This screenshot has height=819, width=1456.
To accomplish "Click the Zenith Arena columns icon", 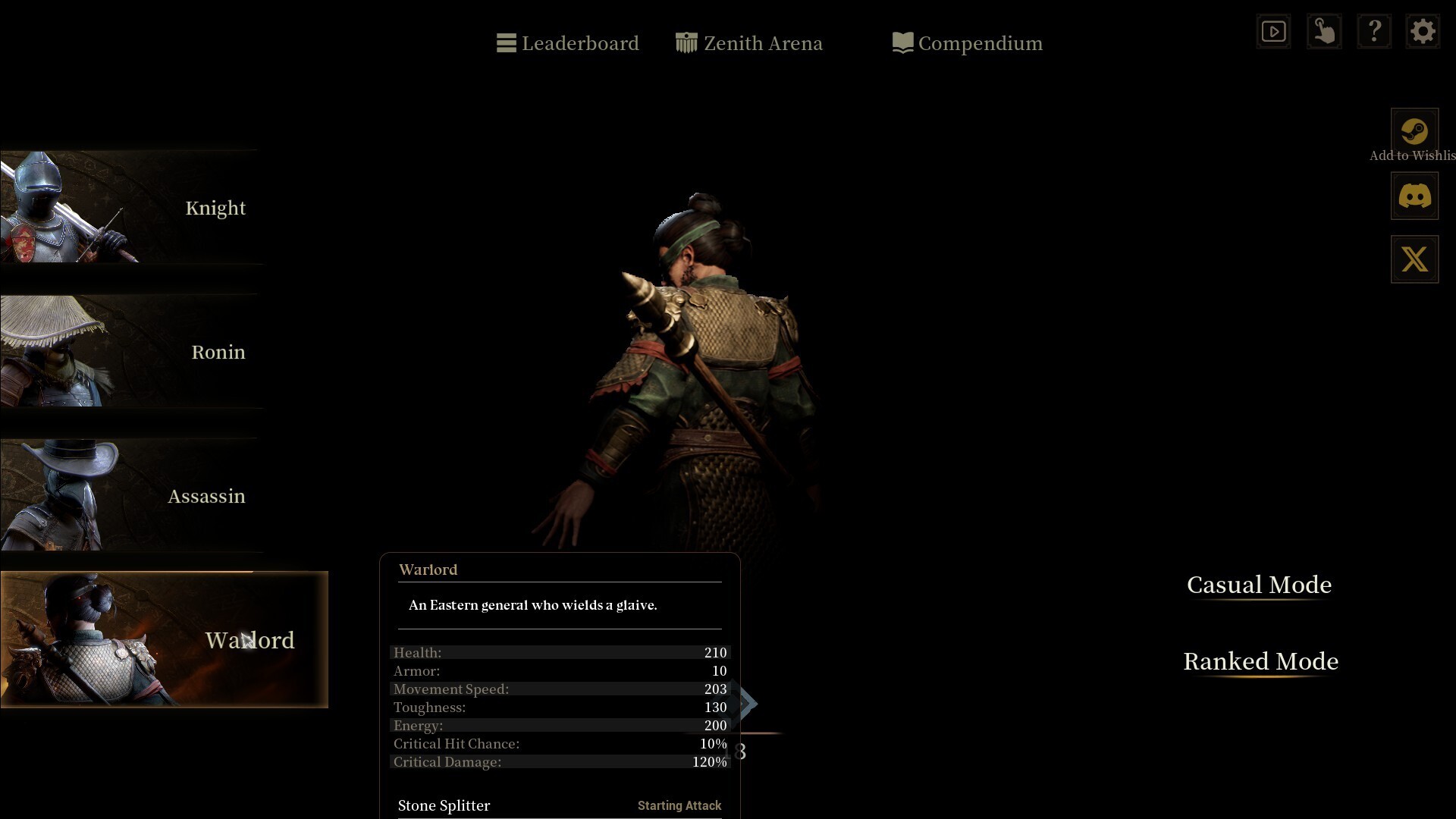I will pos(687,42).
